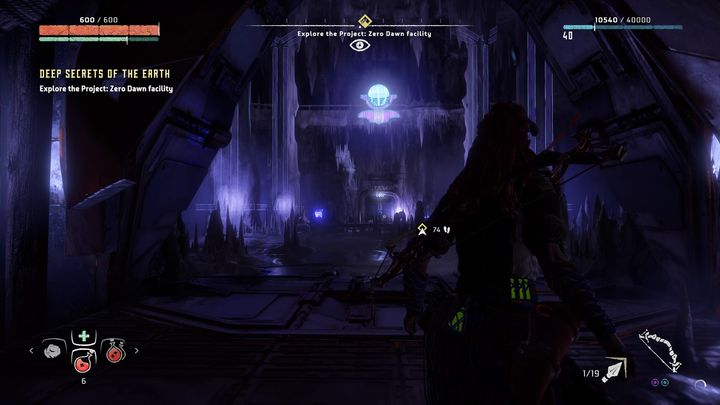
Task: Click the arrow ammo type icon
Action: click(611, 372)
